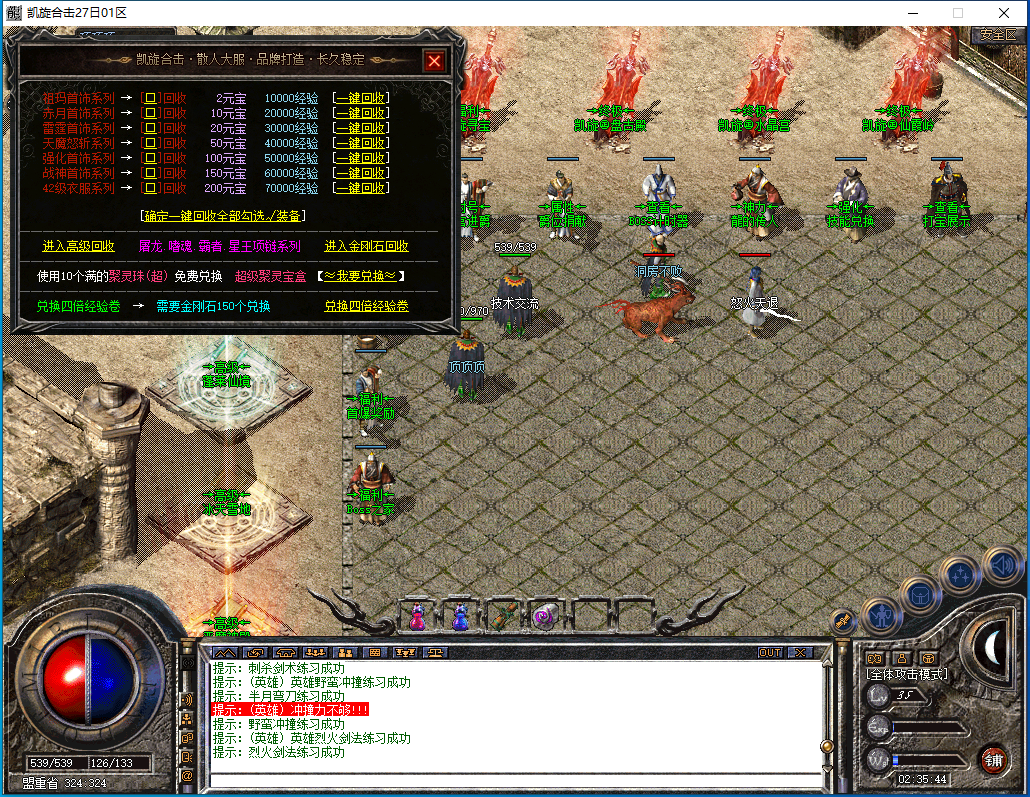This screenshot has height=797, width=1030.
Task: Use the pink potion in the hotbar
Action: click(x=416, y=617)
